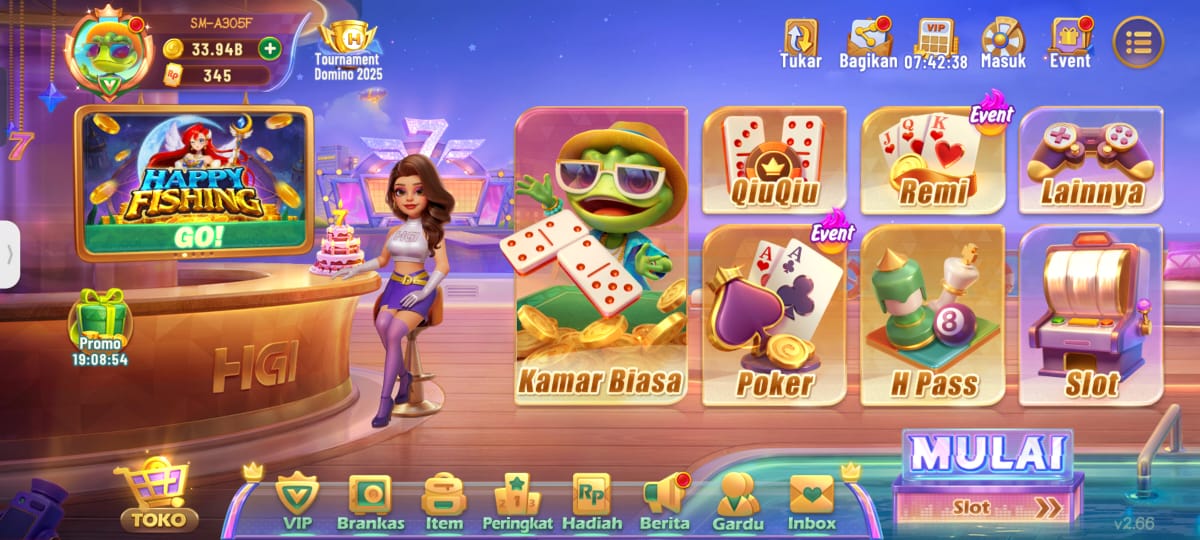The height and width of the screenshot is (540, 1200).
Task: Open the Brankas safe
Action: pos(370,502)
